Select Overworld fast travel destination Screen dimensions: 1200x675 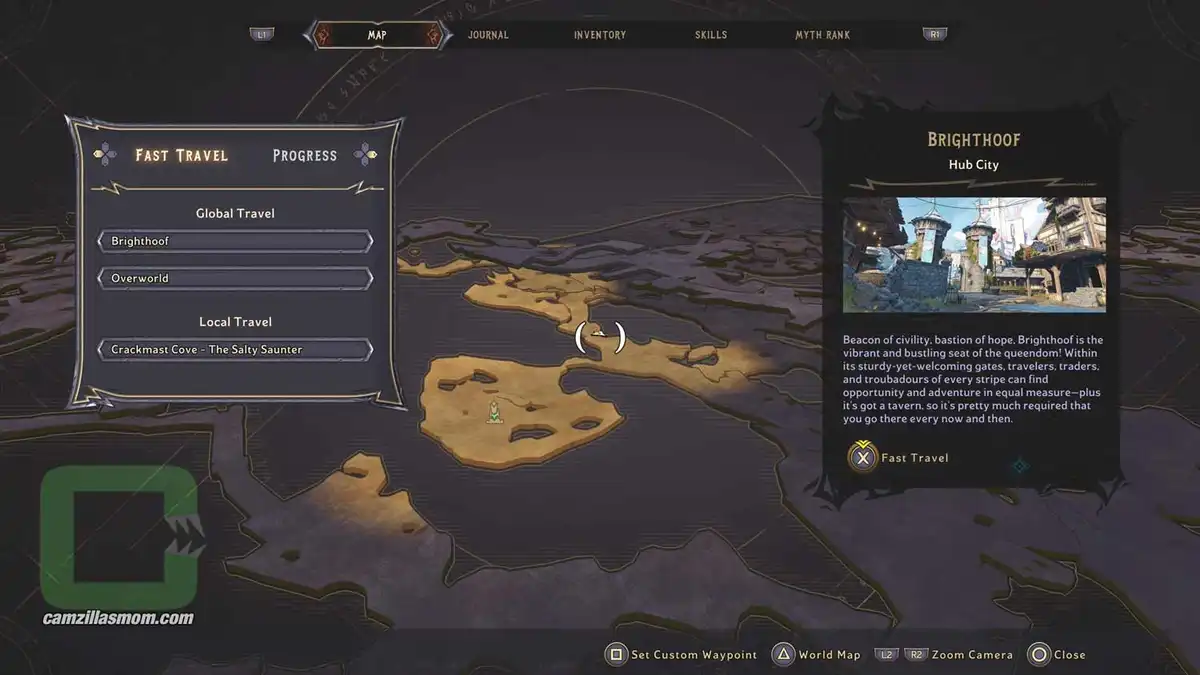235,278
